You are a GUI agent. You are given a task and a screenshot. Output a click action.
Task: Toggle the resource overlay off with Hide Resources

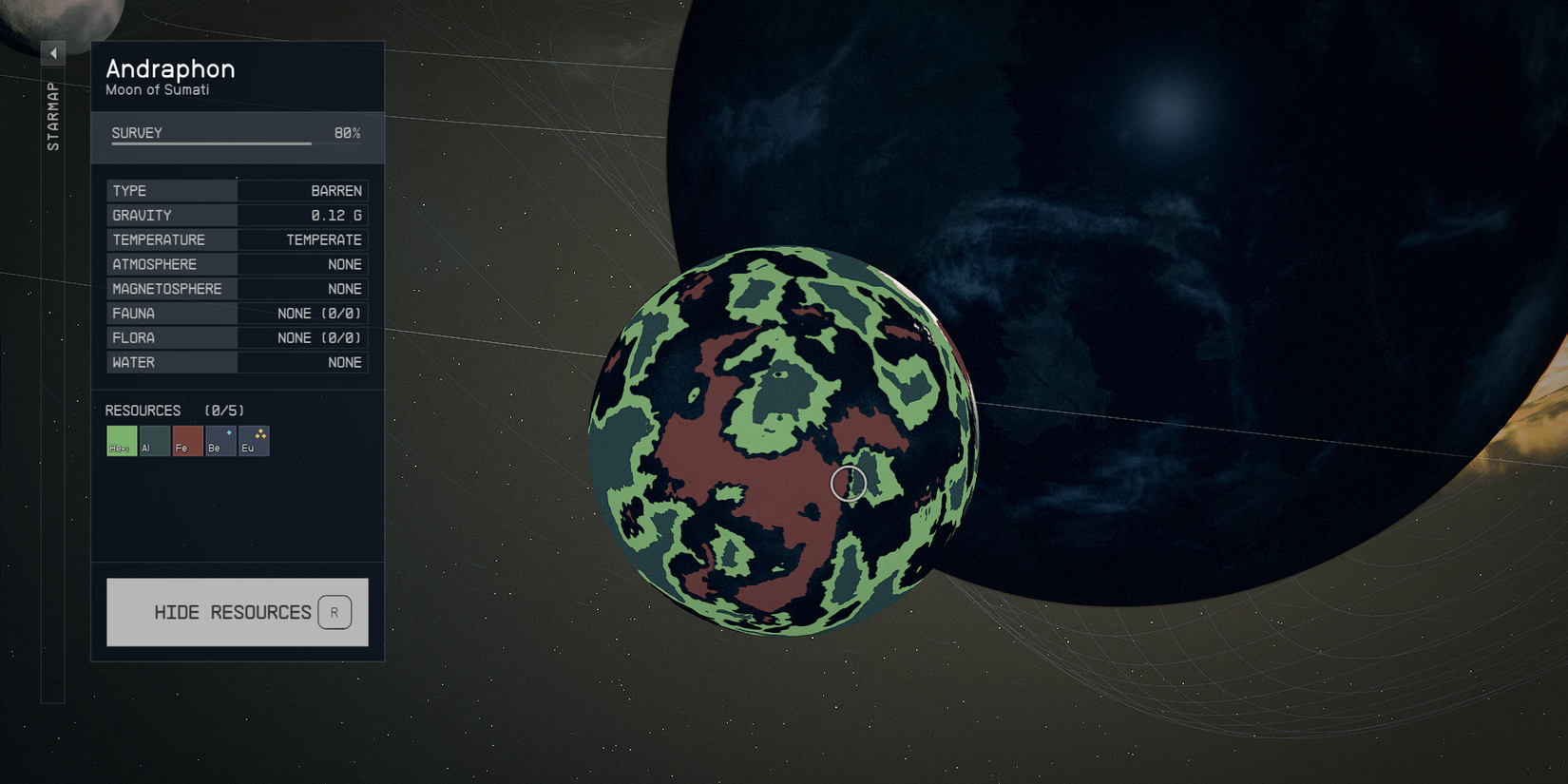pos(236,612)
